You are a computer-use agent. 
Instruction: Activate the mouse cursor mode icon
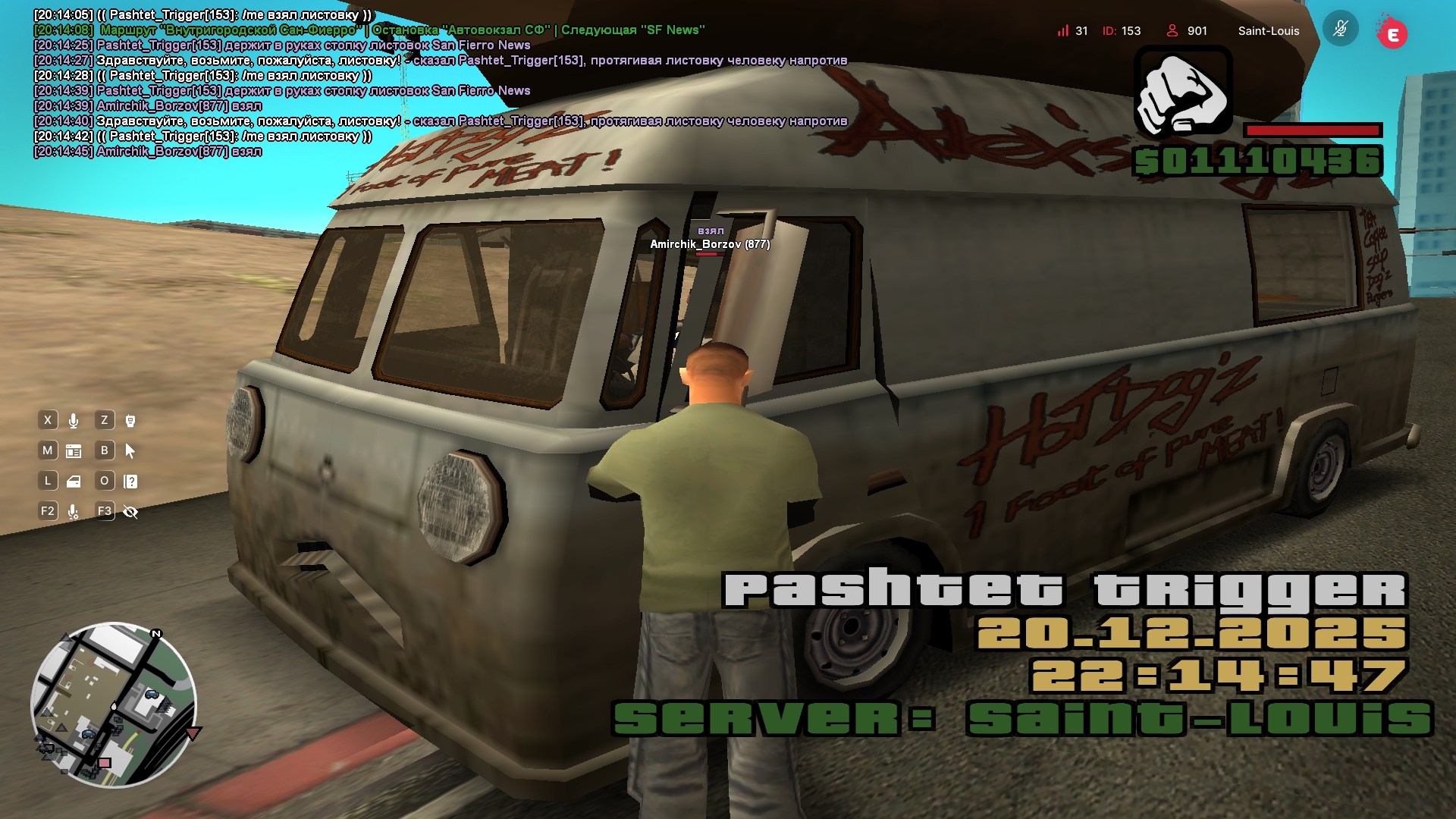coord(130,451)
